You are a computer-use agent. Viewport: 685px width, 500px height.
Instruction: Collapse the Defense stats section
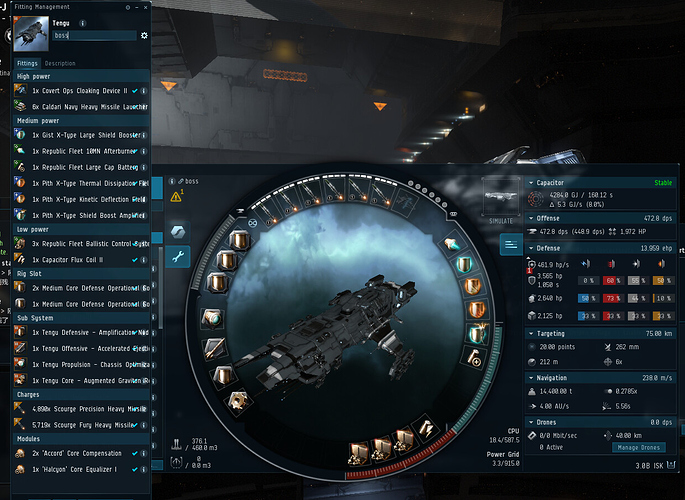click(x=531, y=246)
